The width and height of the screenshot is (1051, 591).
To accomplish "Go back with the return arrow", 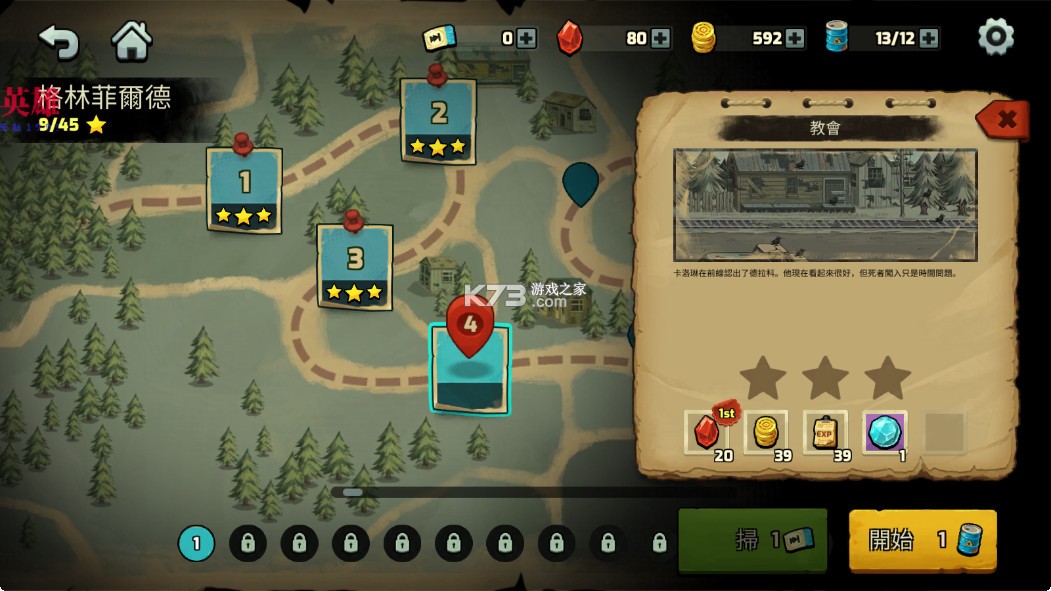I will point(58,41).
